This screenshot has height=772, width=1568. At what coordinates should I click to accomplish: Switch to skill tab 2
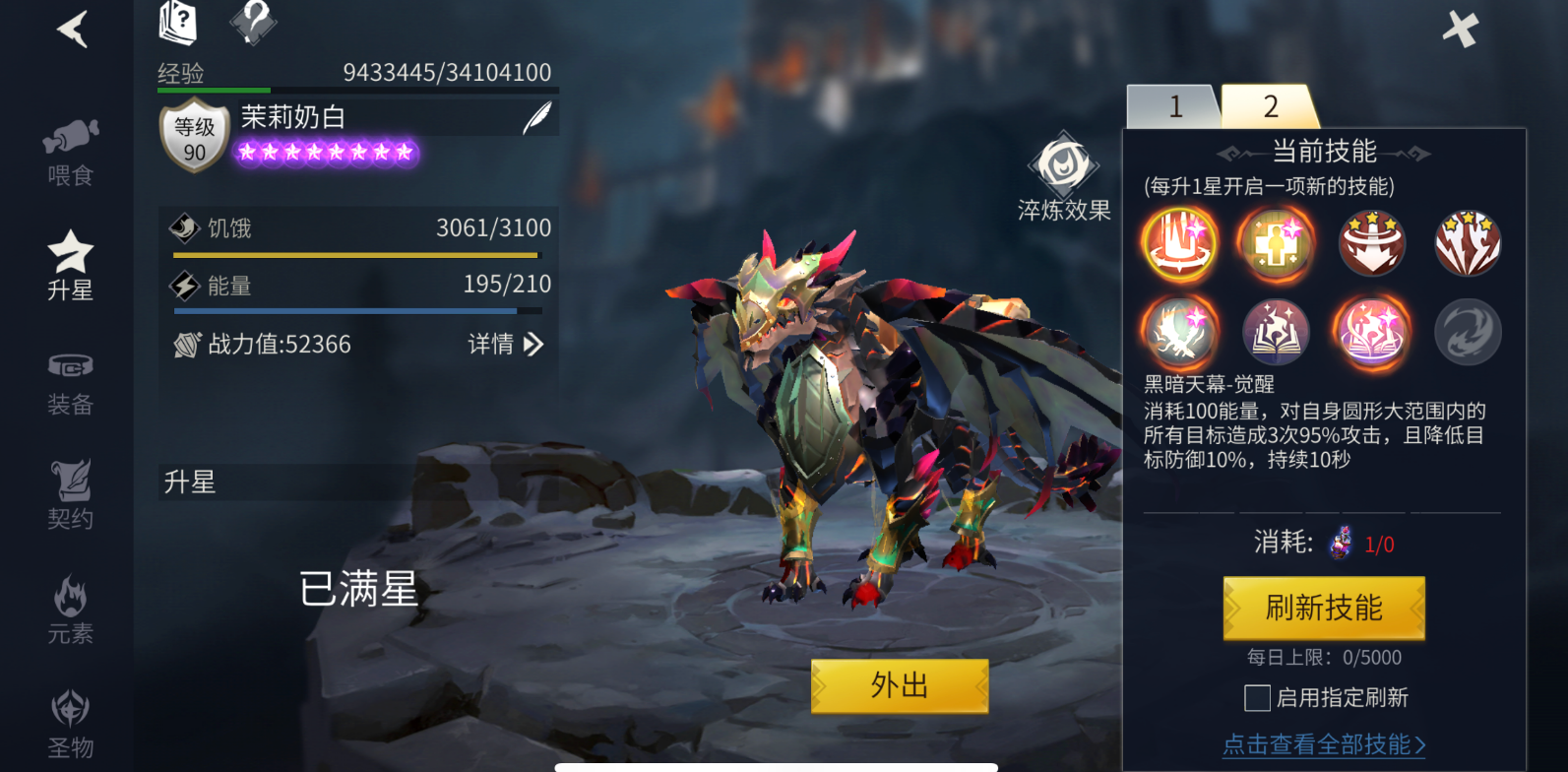pyautogui.click(x=1270, y=106)
